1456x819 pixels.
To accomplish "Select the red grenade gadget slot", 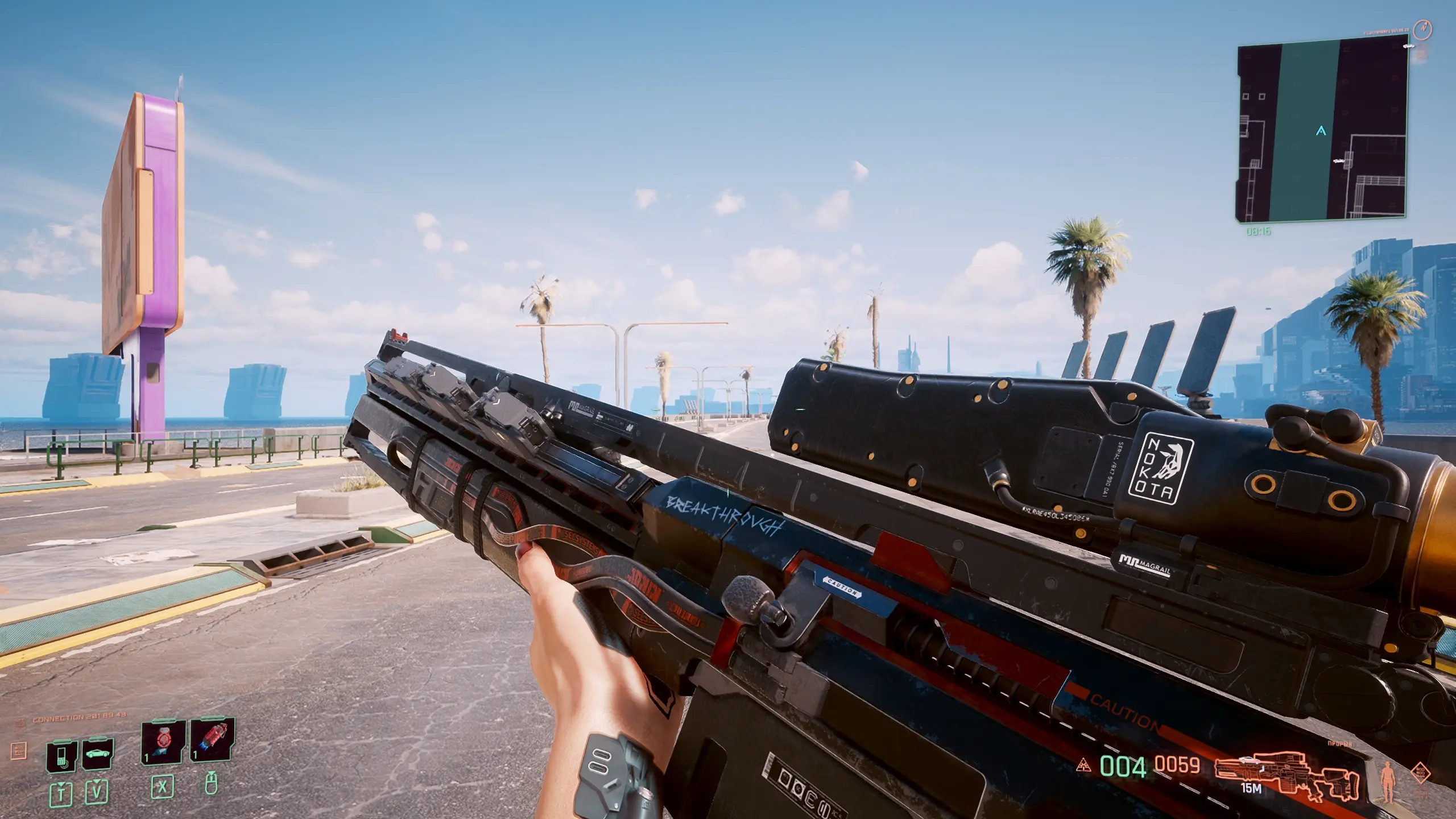I will (212, 739).
